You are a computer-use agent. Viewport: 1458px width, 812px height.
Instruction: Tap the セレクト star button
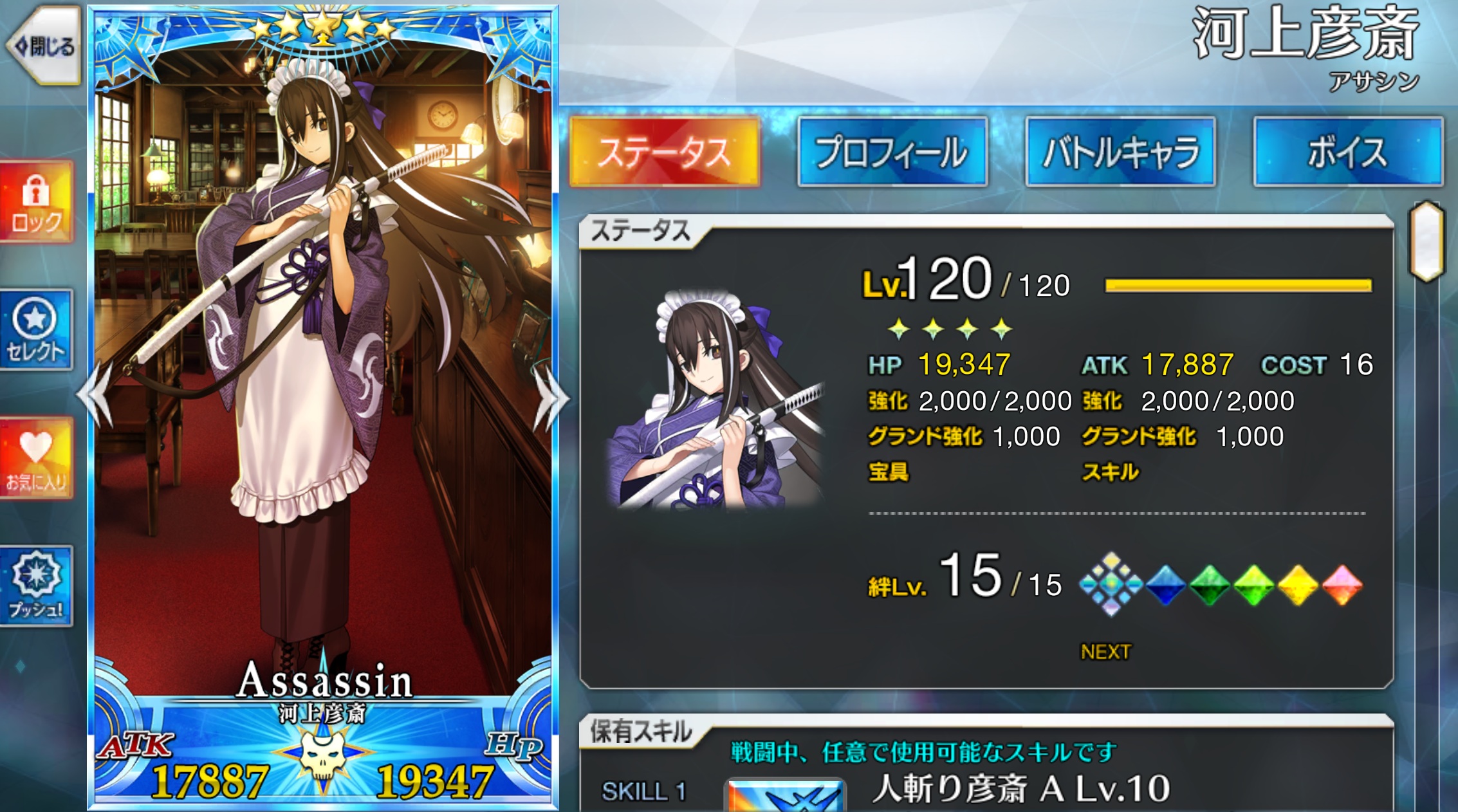coord(36,331)
